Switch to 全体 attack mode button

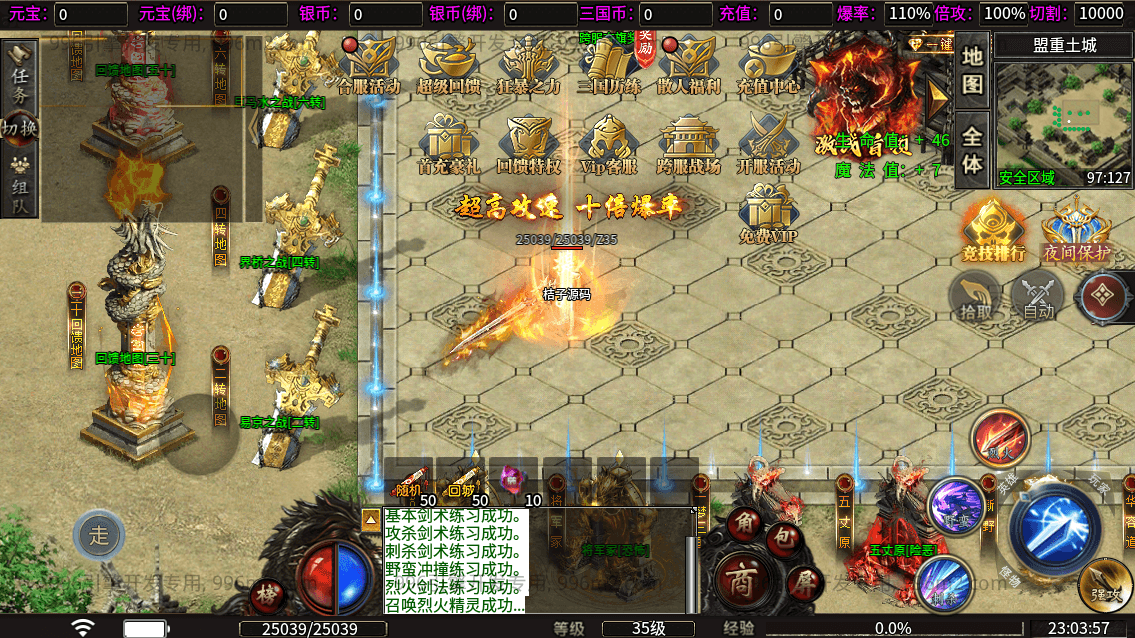pyautogui.click(x=972, y=148)
